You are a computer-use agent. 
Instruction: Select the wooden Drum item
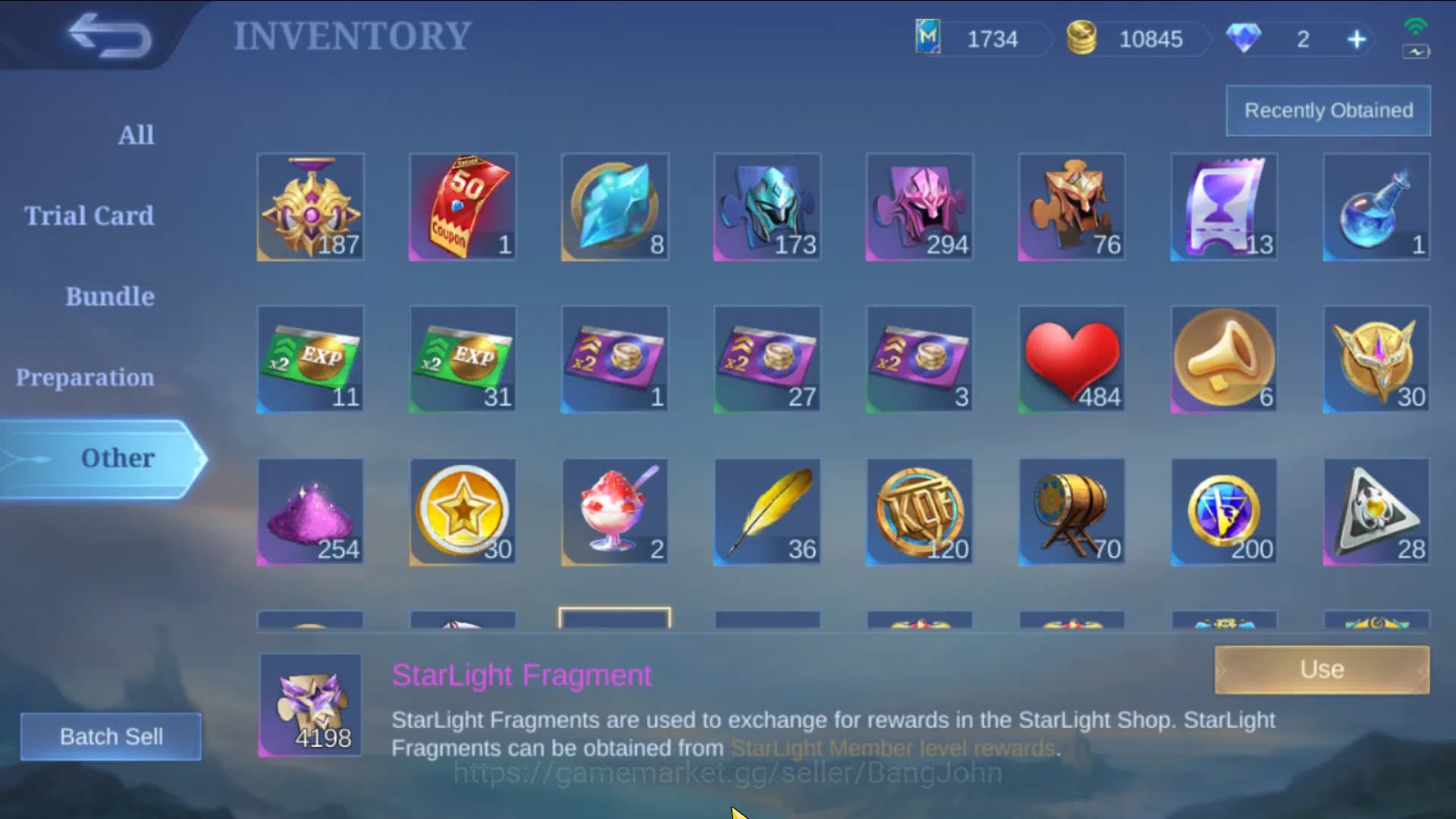tap(1072, 512)
